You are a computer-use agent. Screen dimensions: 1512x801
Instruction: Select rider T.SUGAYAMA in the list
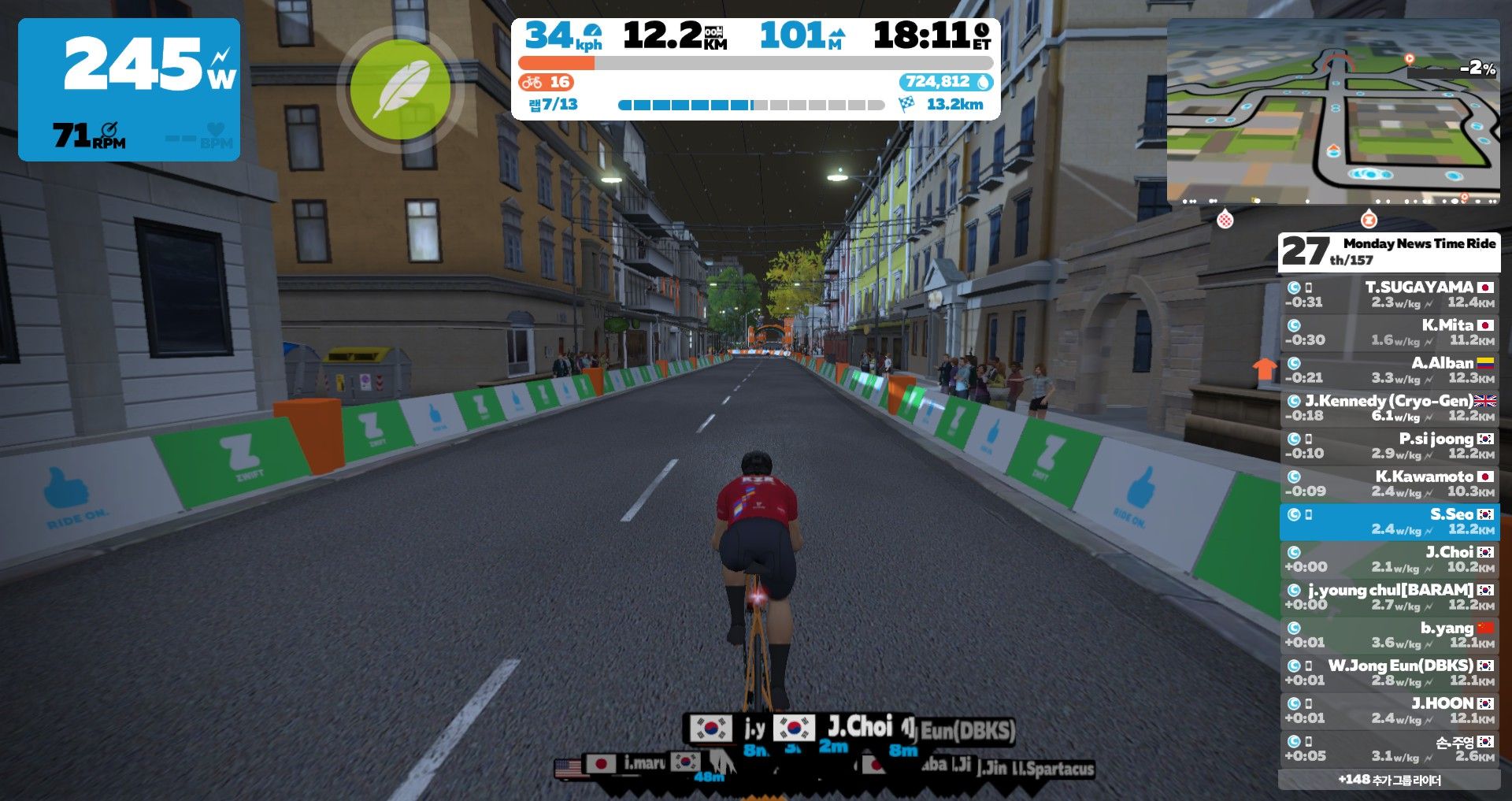click(x=1389, y=295)
